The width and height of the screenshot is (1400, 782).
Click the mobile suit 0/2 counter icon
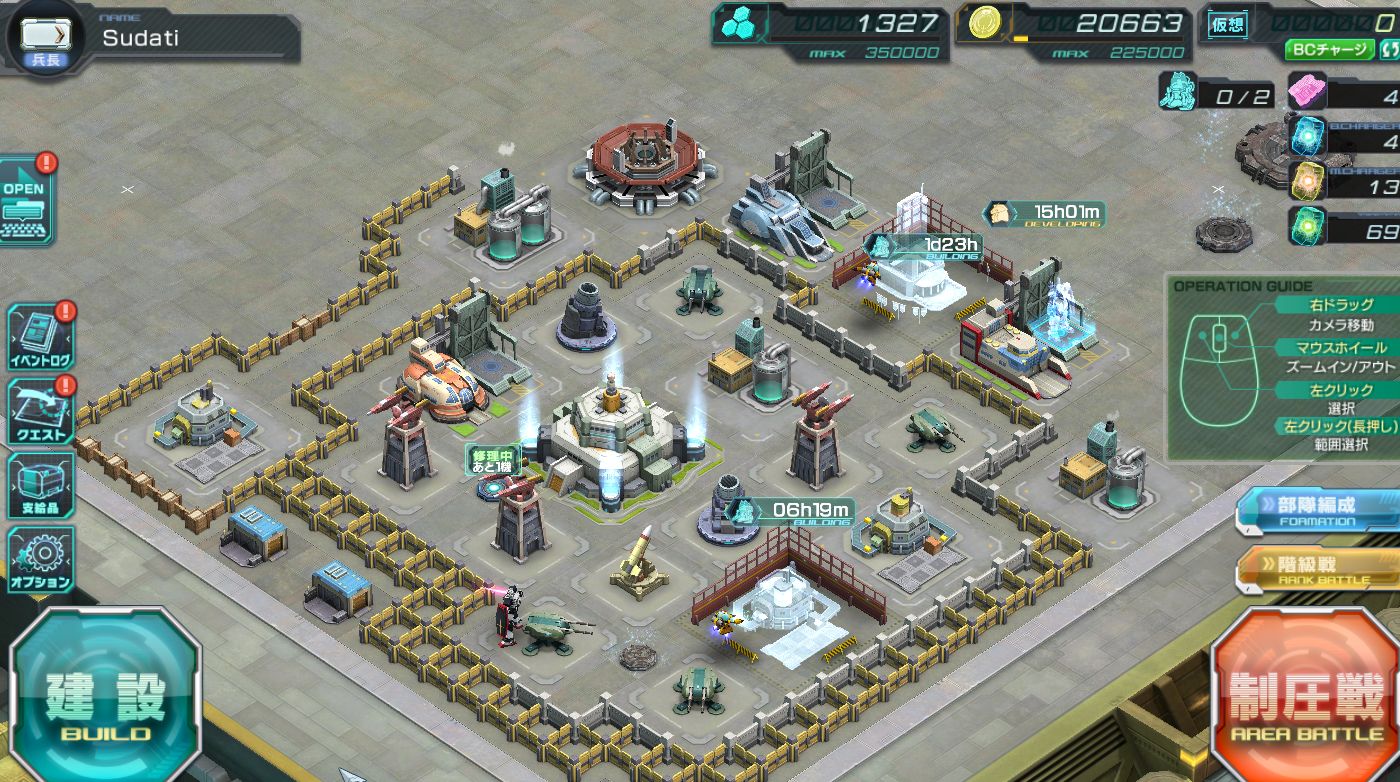1179,93
